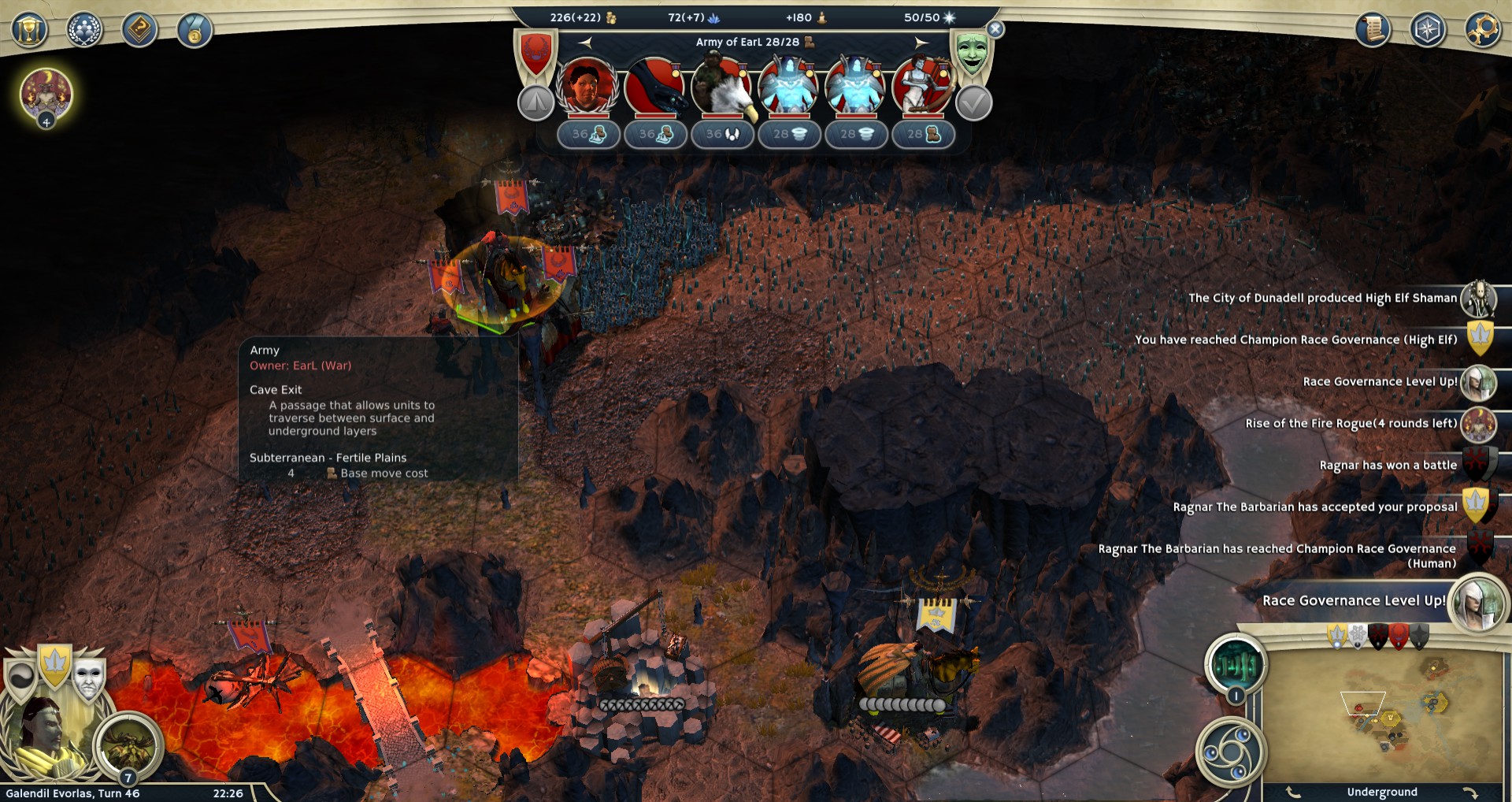This screenshot has height=802, width=1512.
Task: Select the white griffin unit portrait
Action: click(x=721, y=87)
